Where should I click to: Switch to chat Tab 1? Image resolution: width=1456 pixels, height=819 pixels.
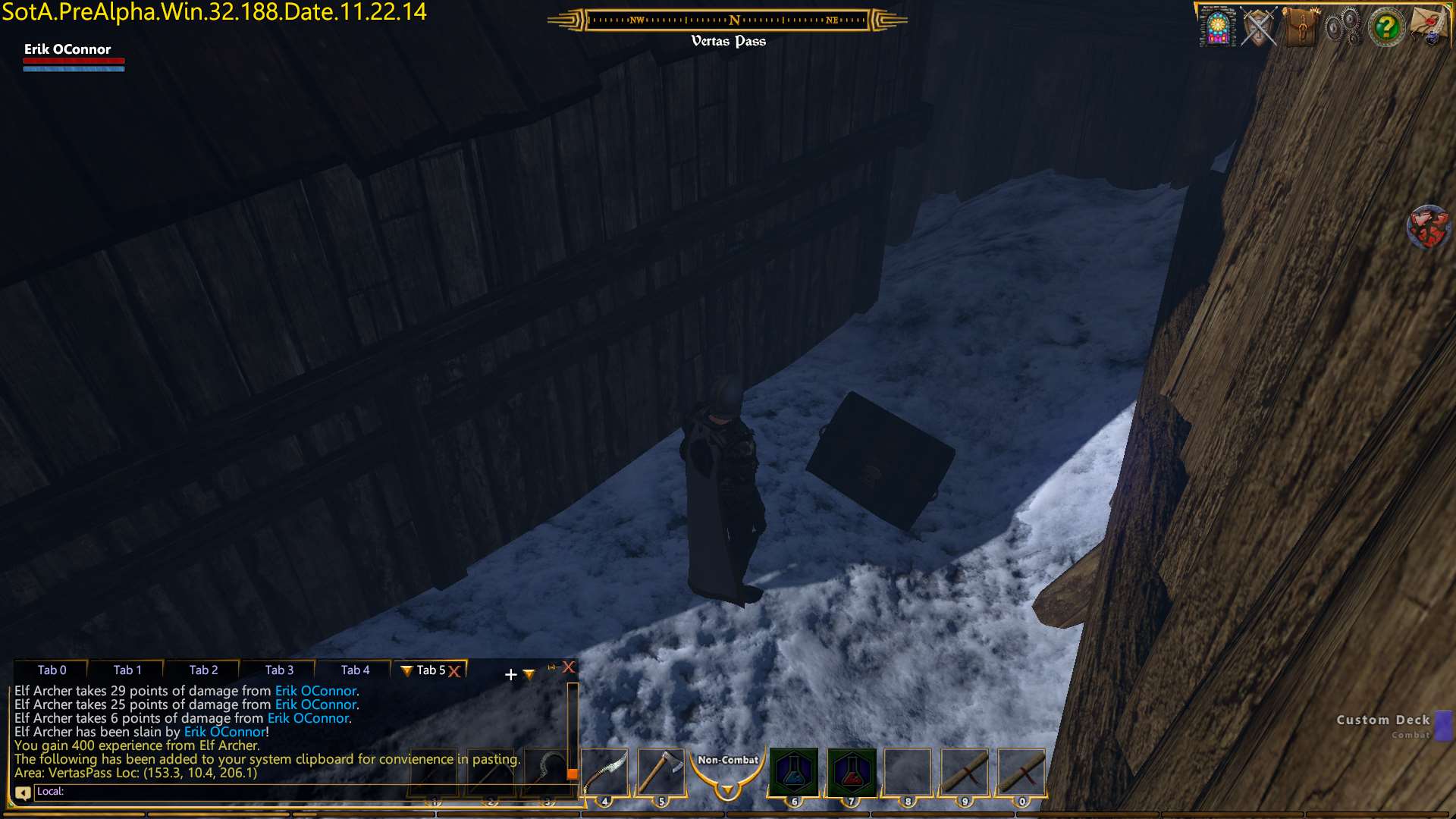click(x=127, y=670)
